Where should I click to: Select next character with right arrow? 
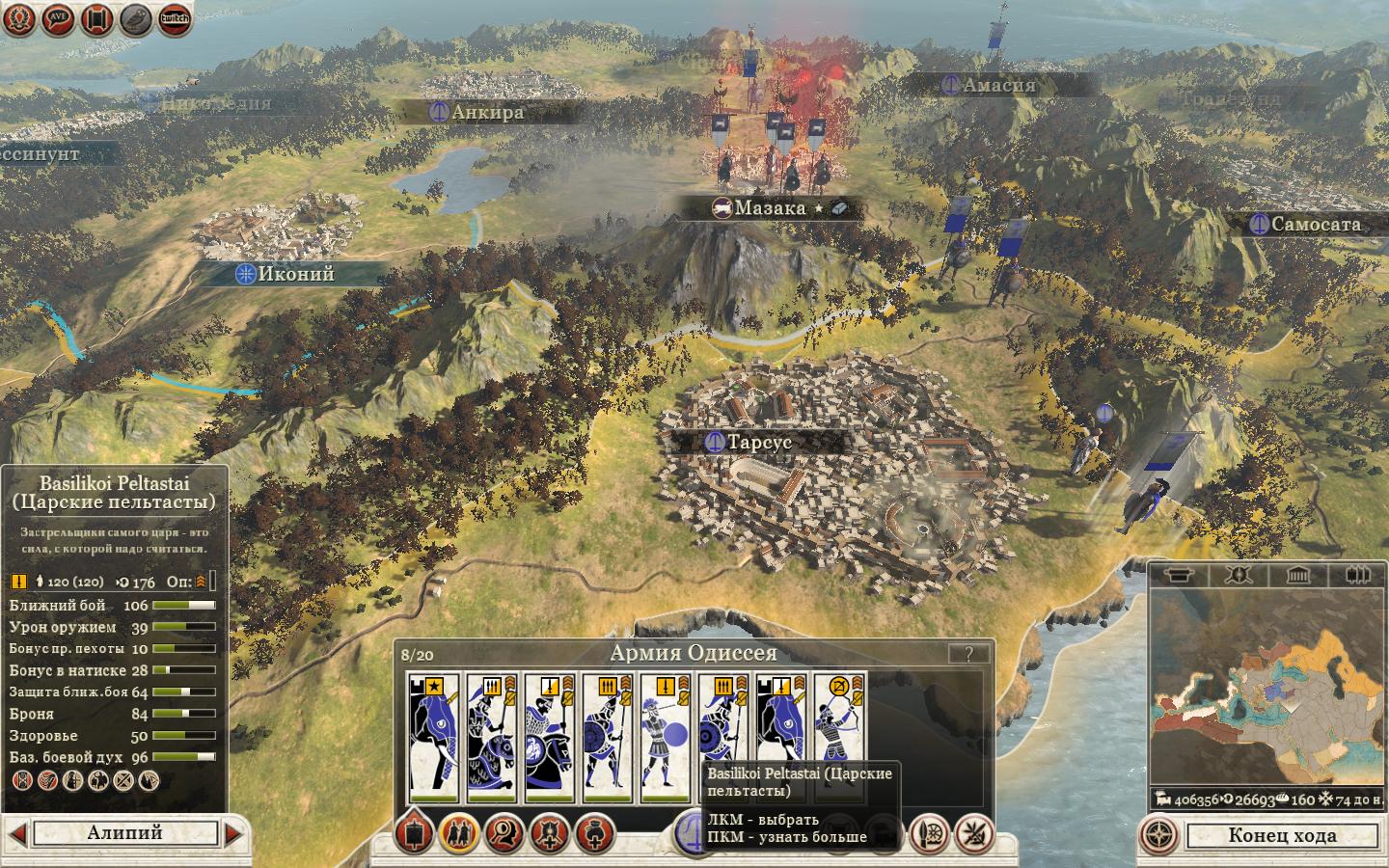click(234, 833)
